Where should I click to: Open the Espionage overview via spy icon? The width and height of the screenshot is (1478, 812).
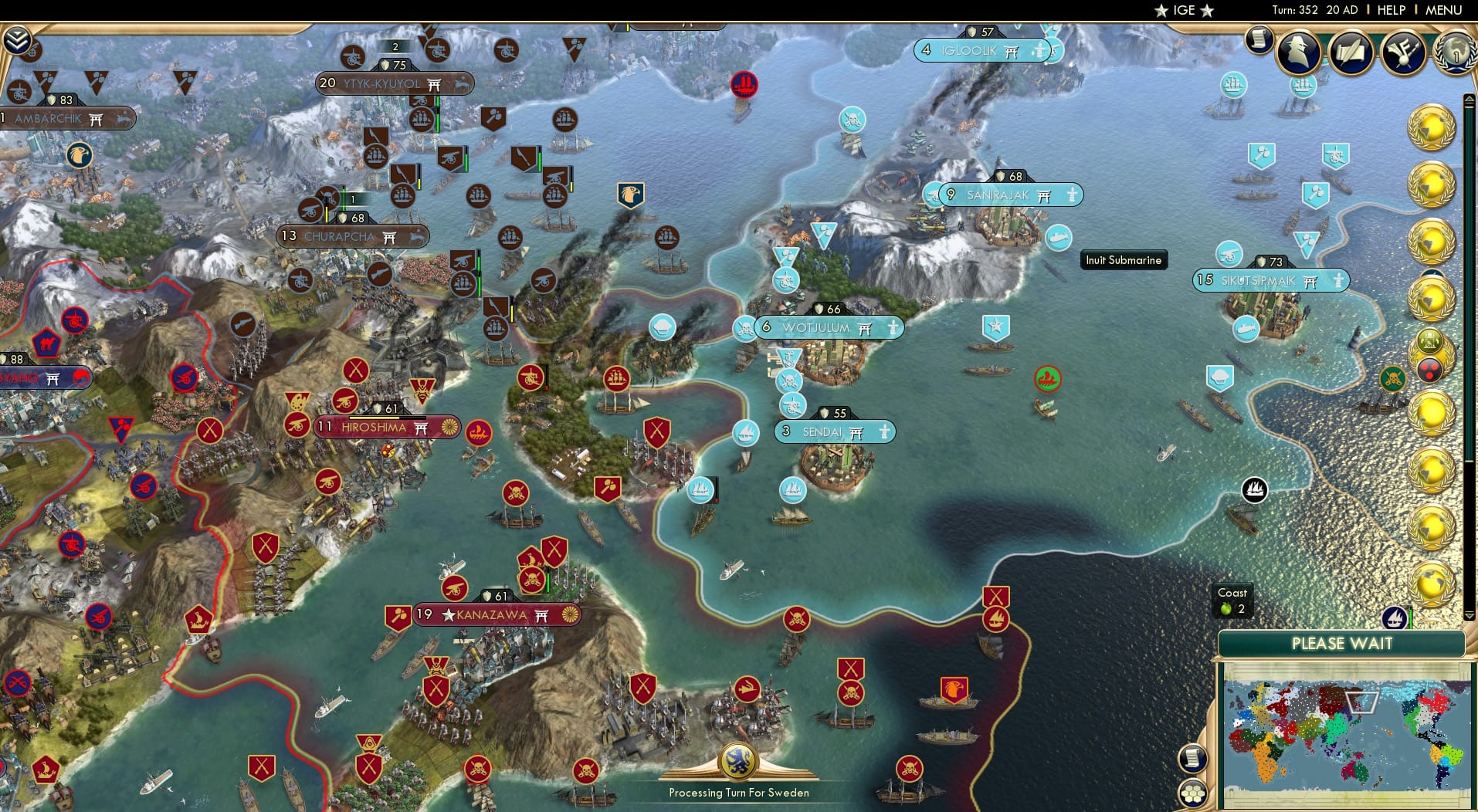pos(1298,52)
